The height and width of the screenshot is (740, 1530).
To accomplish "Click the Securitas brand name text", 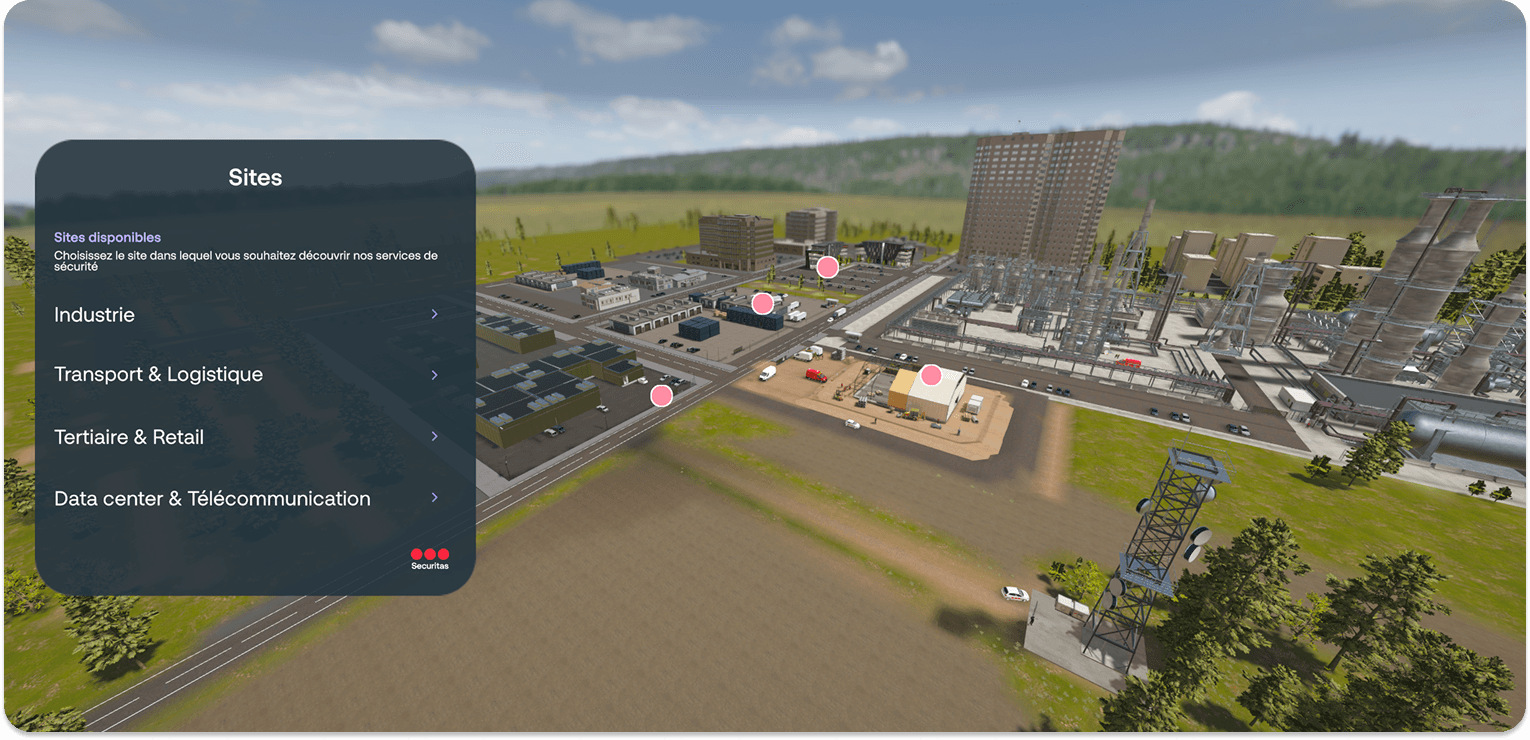I will click(x=430, y=565).
